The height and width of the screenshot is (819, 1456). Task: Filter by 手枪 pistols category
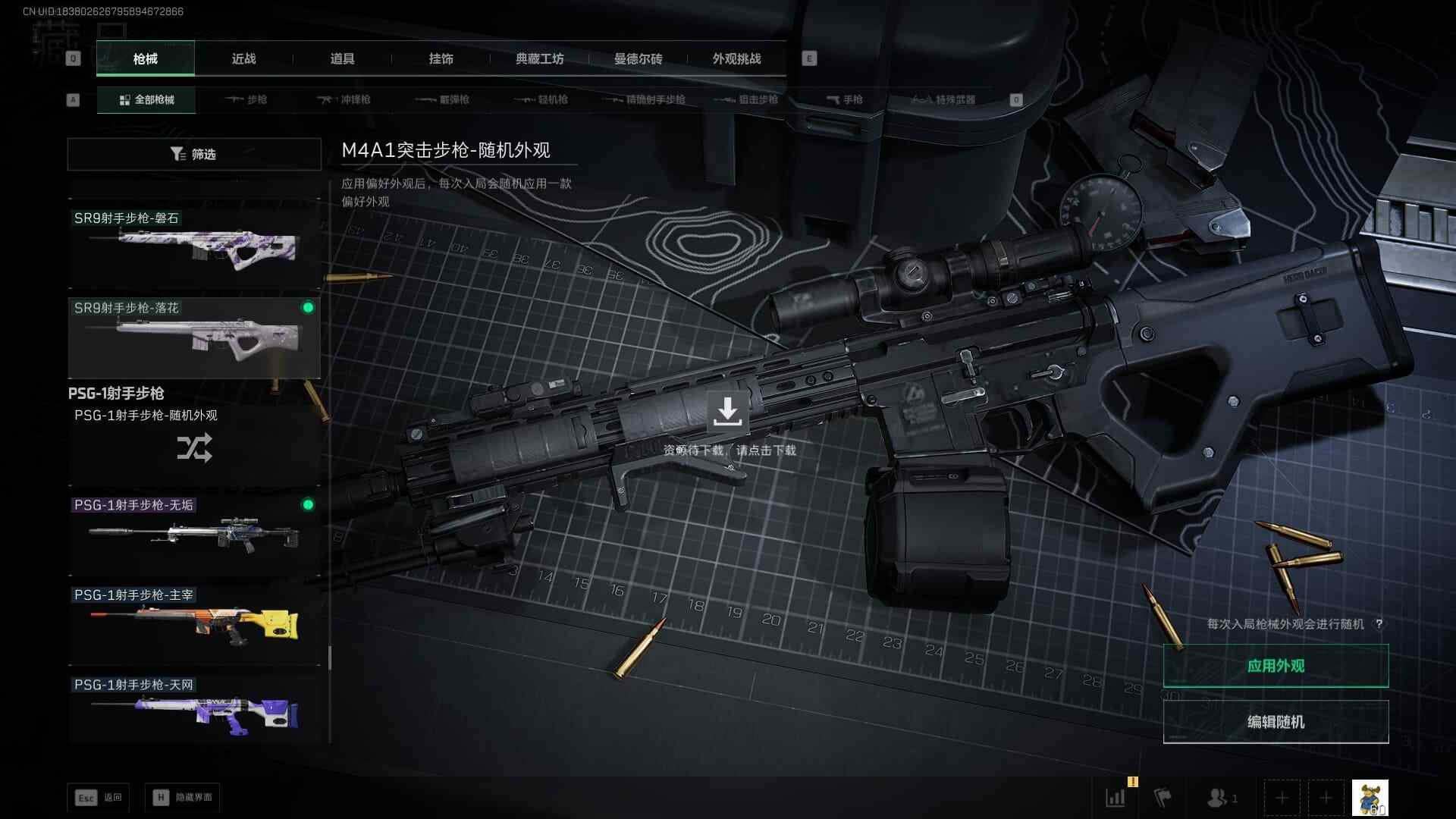tap(844, 99)
